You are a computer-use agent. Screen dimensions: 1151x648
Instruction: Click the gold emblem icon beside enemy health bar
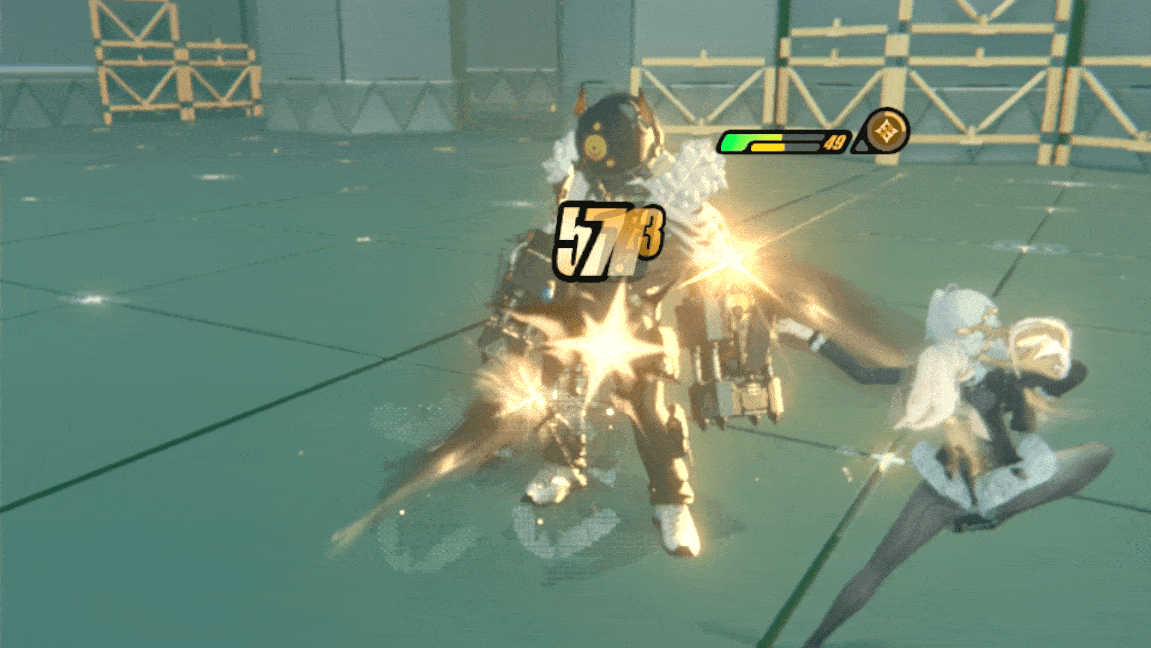886,131
